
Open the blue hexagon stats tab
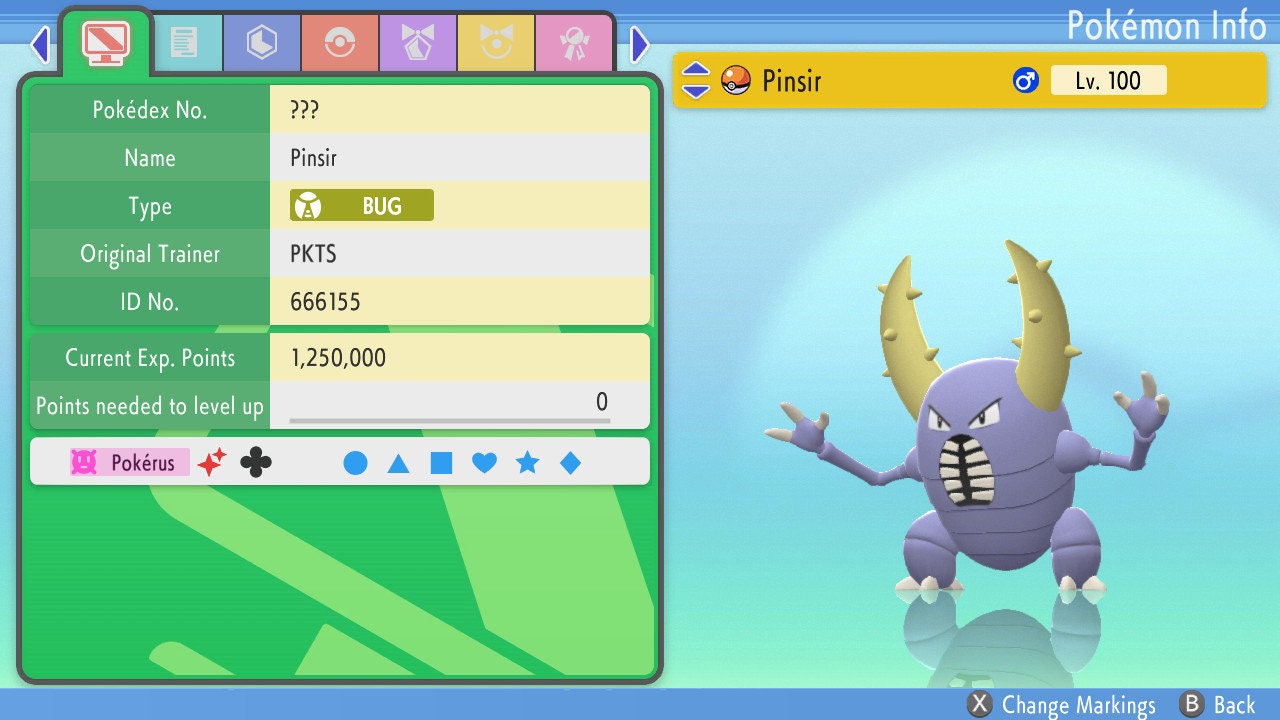262,43
